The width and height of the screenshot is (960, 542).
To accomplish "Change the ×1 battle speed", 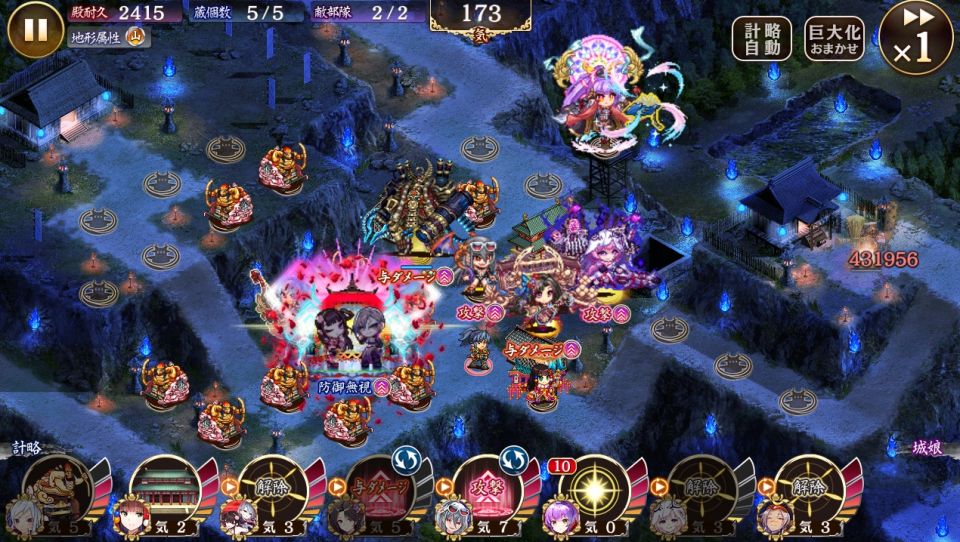I will (915, 37).
